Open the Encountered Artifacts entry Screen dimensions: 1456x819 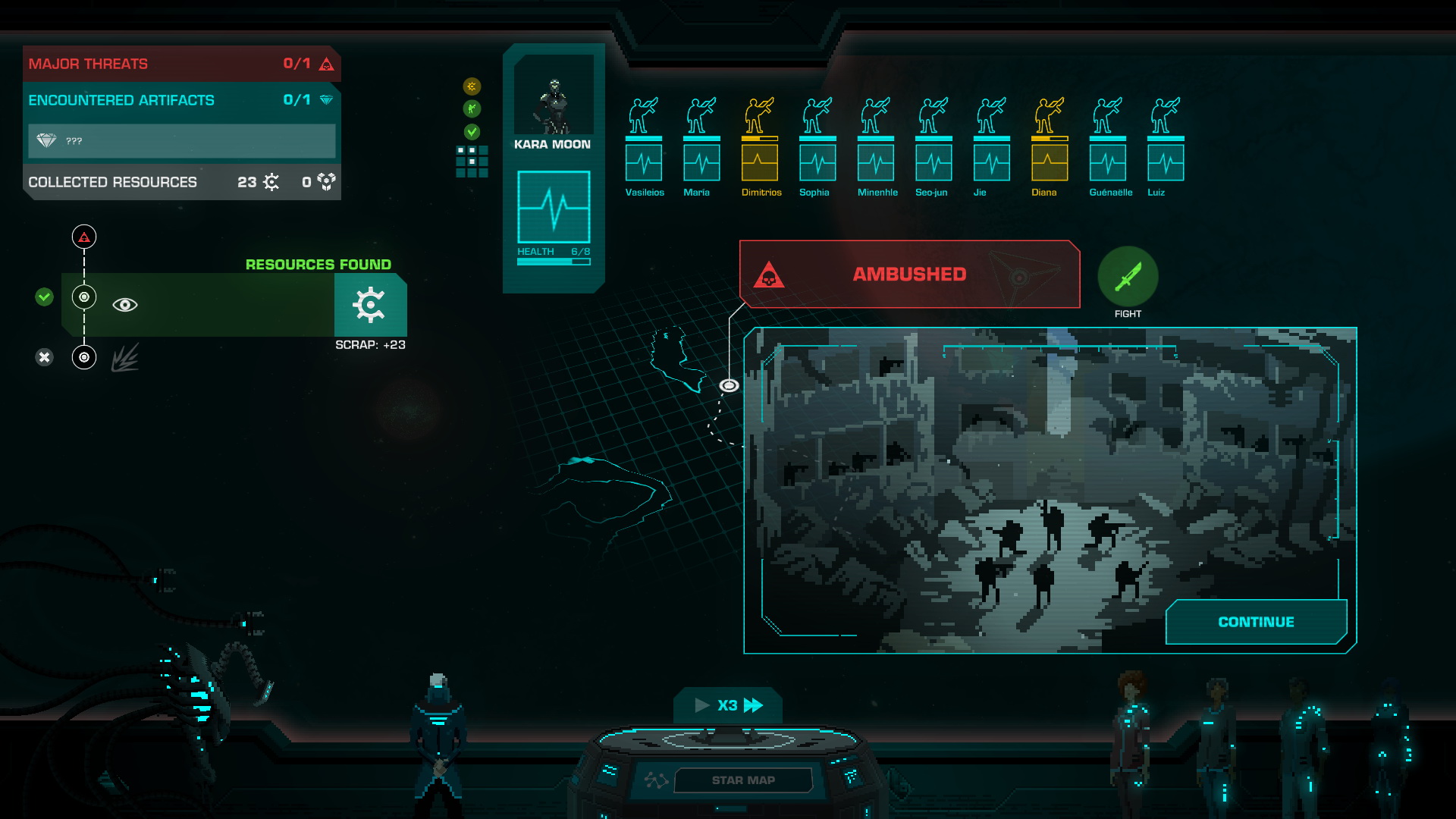point(181,100)
